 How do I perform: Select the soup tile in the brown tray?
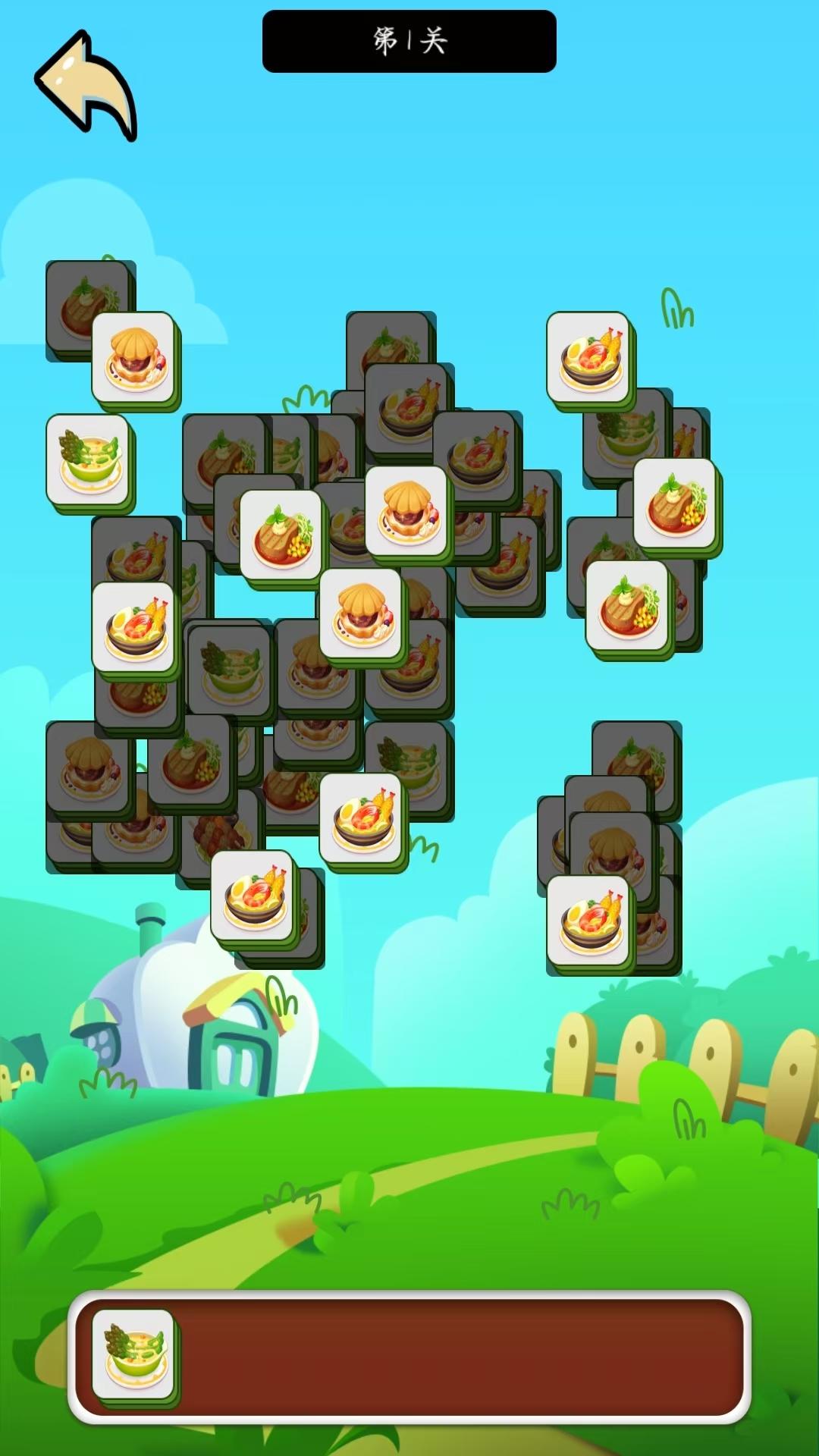point(134,1354)
